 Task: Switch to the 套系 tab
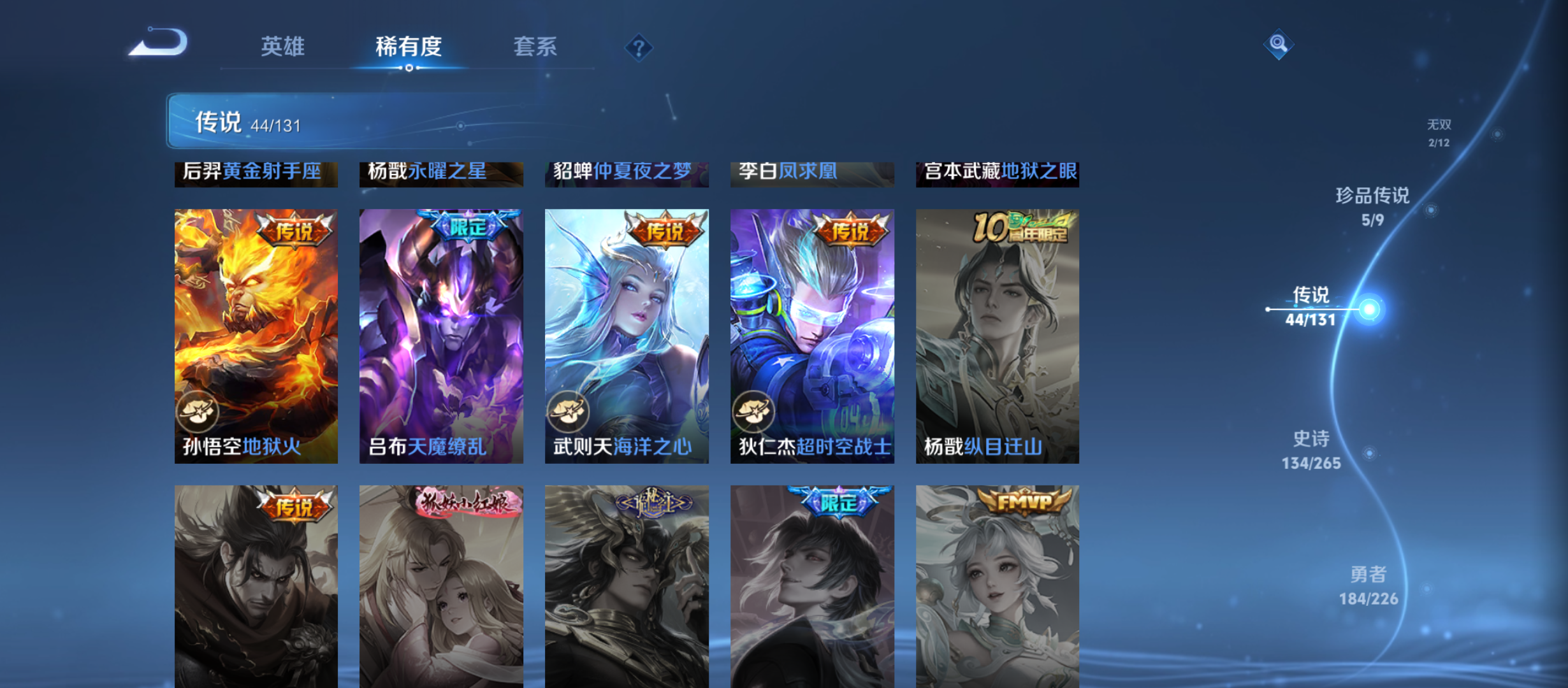pyautogui.click(x=535, y=47)
